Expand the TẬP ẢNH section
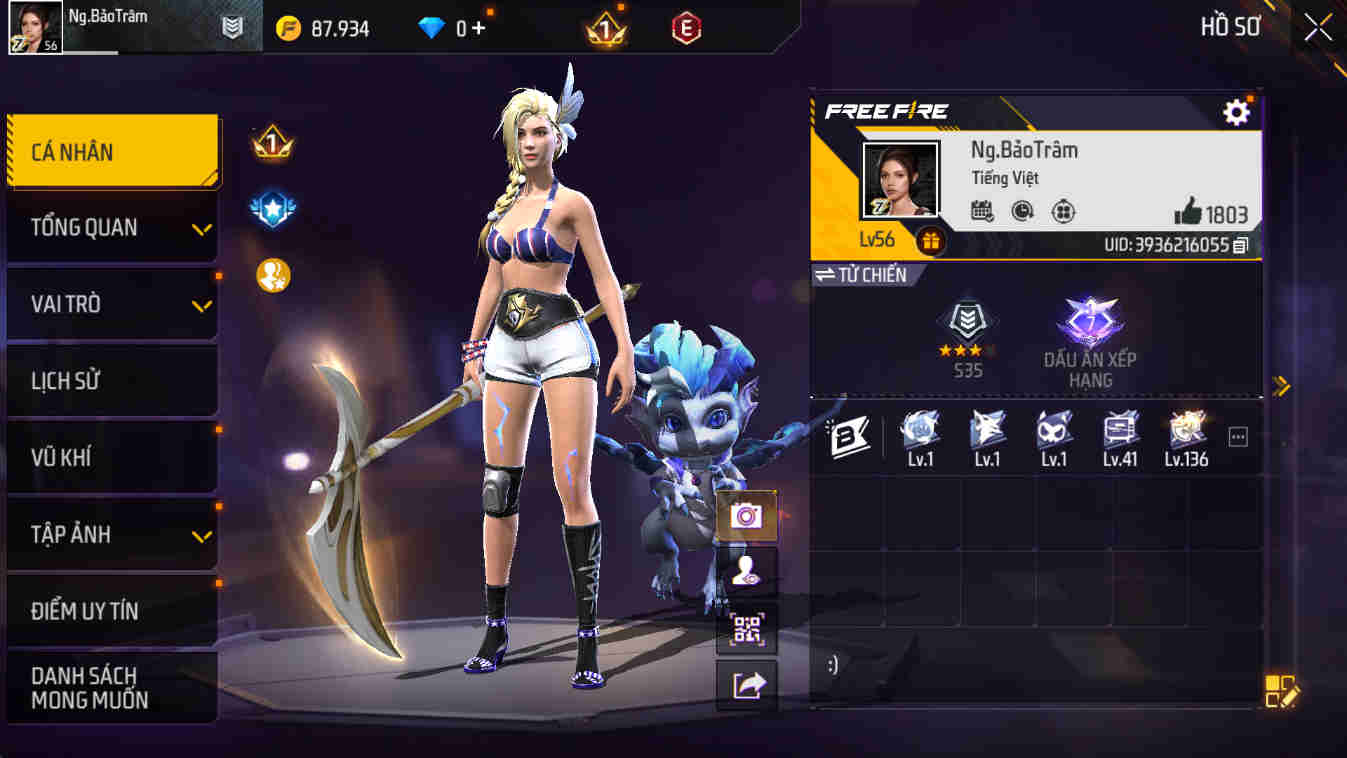 (110, 534)
